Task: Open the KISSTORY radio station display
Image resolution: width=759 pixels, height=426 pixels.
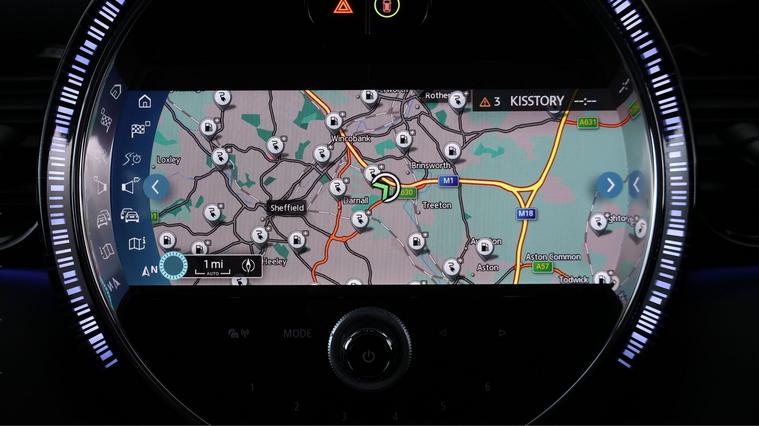Action: tap(537, 101)
